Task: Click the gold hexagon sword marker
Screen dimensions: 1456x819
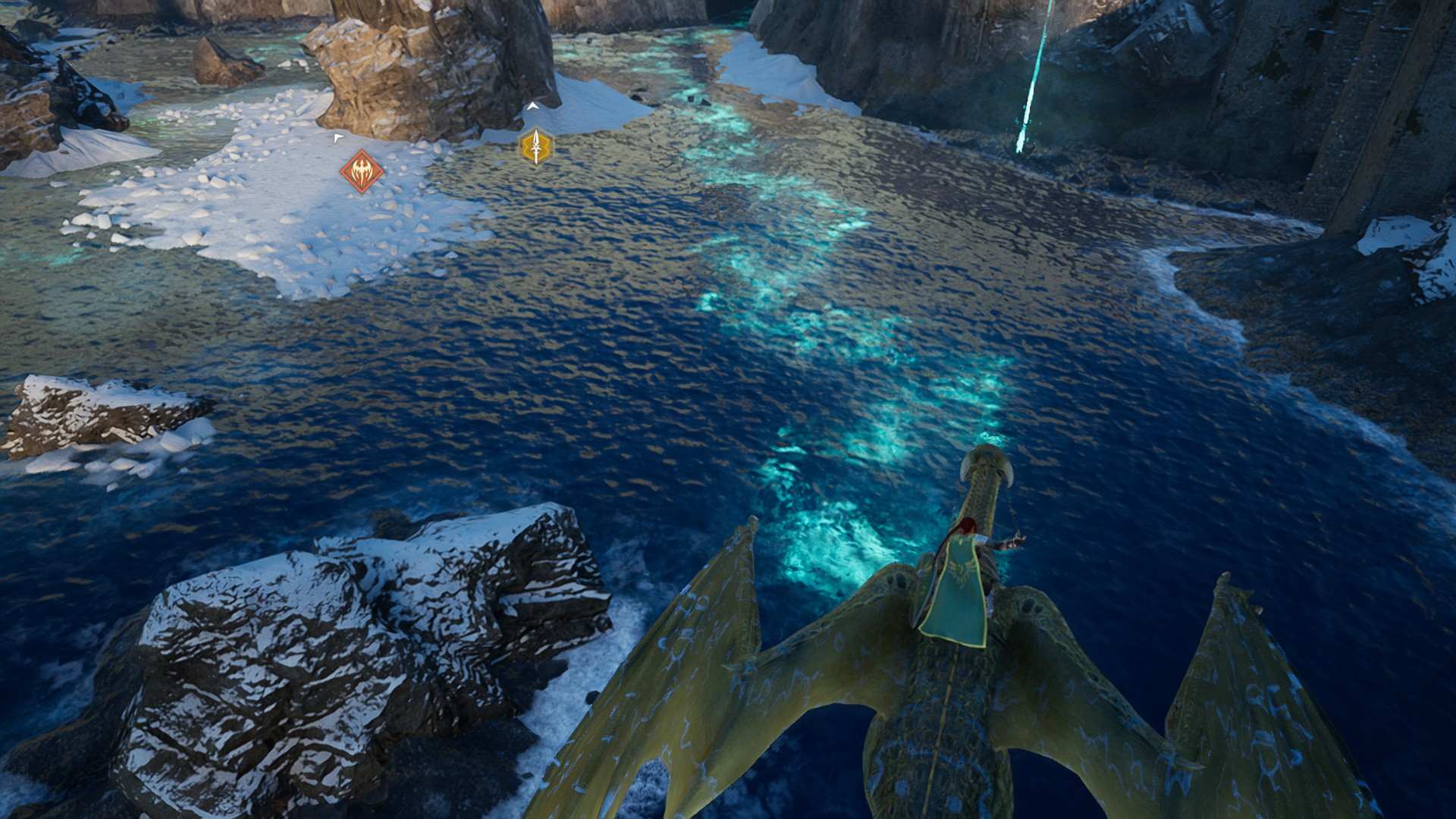Action: 536,146
